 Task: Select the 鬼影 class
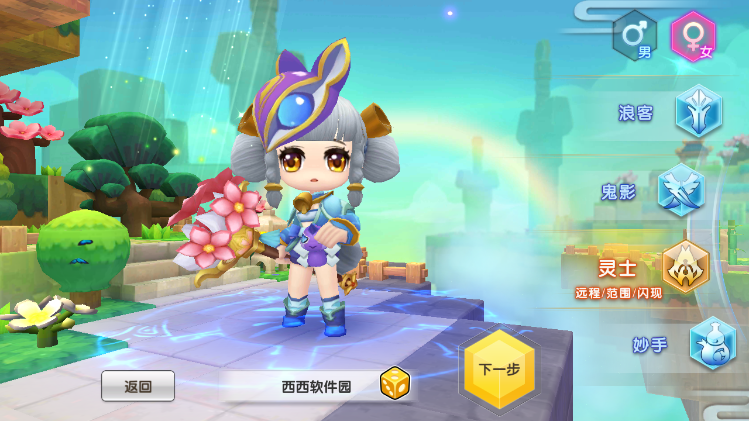tap(682, 190)
